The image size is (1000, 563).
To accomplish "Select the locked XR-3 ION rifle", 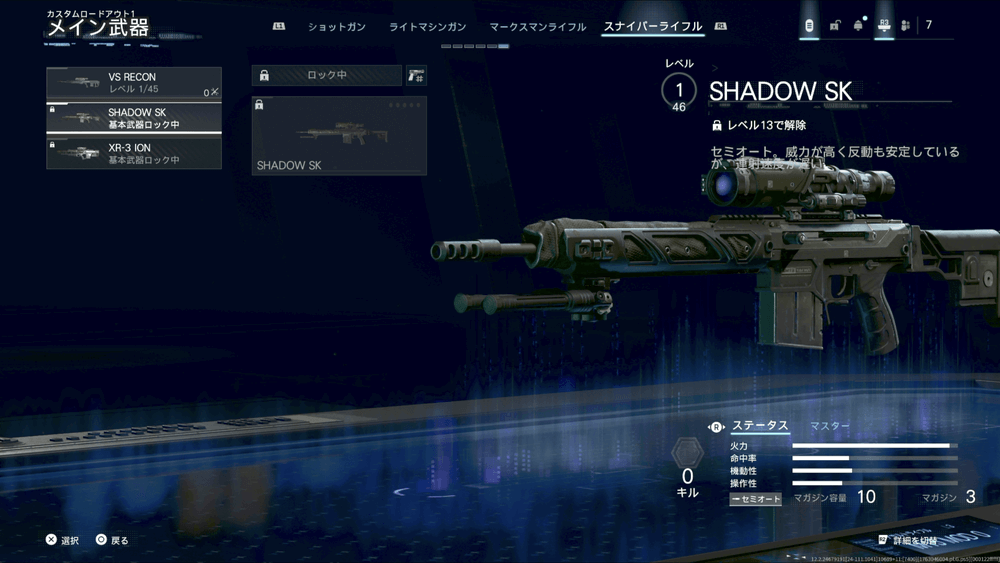I will click(x=134, y=153).
